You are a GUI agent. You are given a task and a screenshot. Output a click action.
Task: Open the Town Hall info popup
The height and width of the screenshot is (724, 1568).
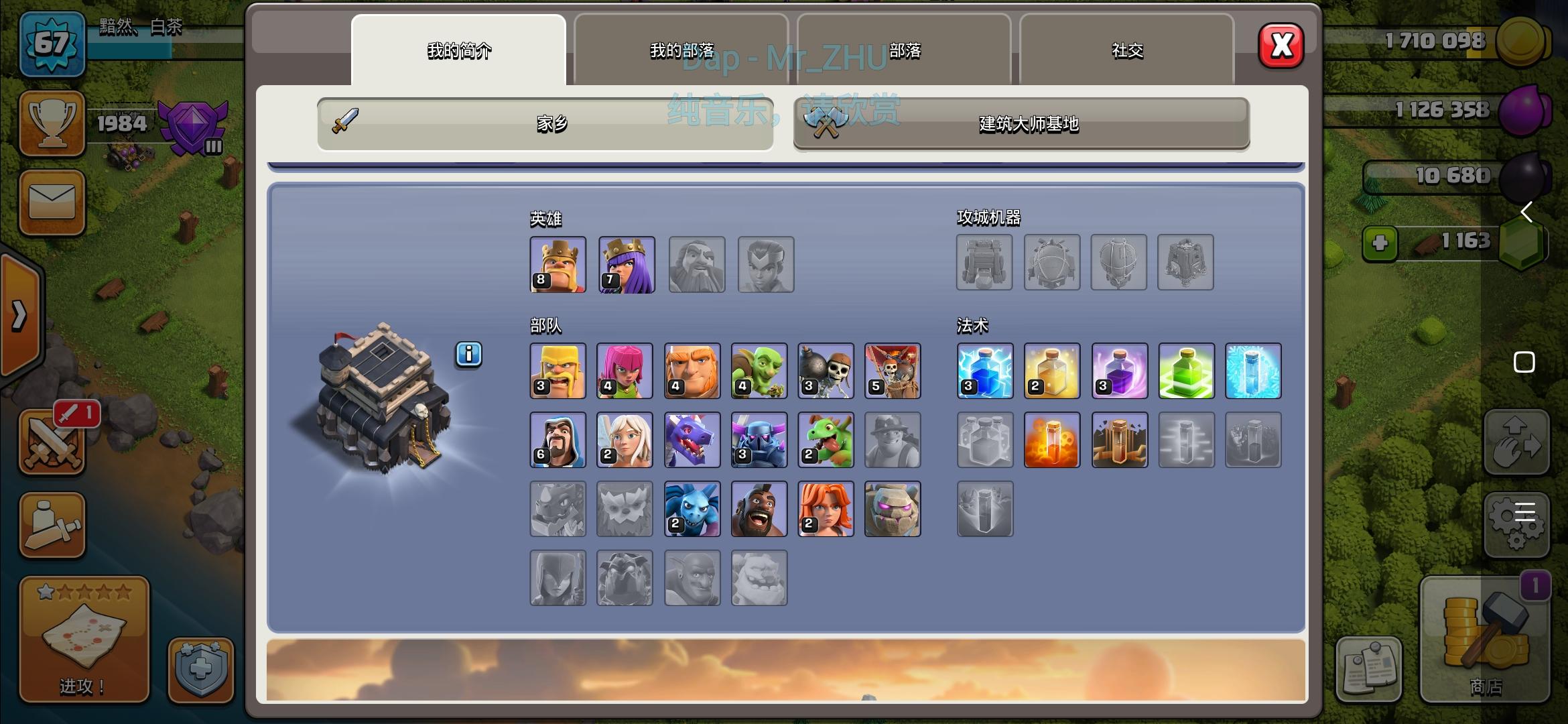coord(468,355)
